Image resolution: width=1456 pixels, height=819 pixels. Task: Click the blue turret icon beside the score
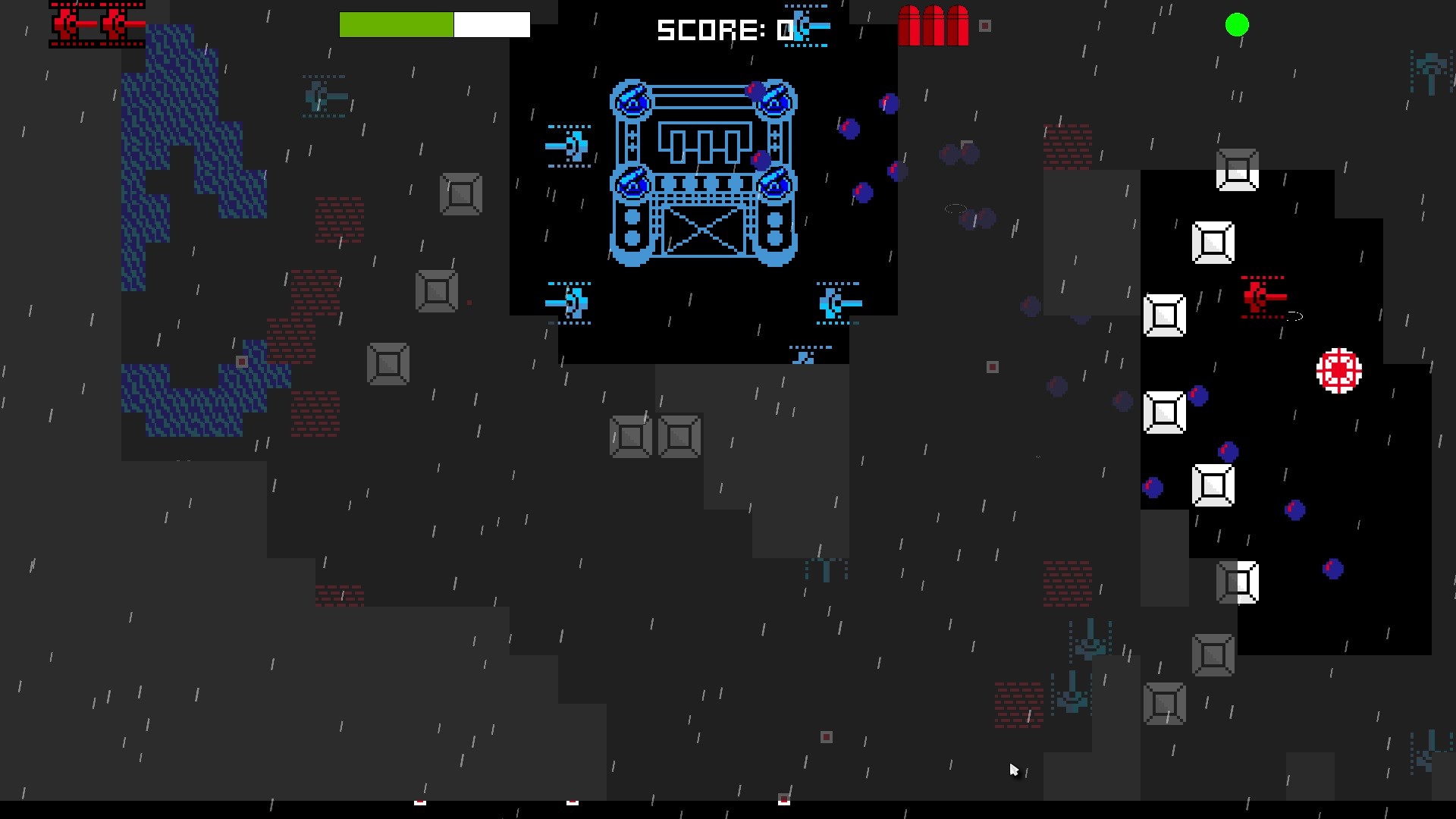[x=806, y=27]
